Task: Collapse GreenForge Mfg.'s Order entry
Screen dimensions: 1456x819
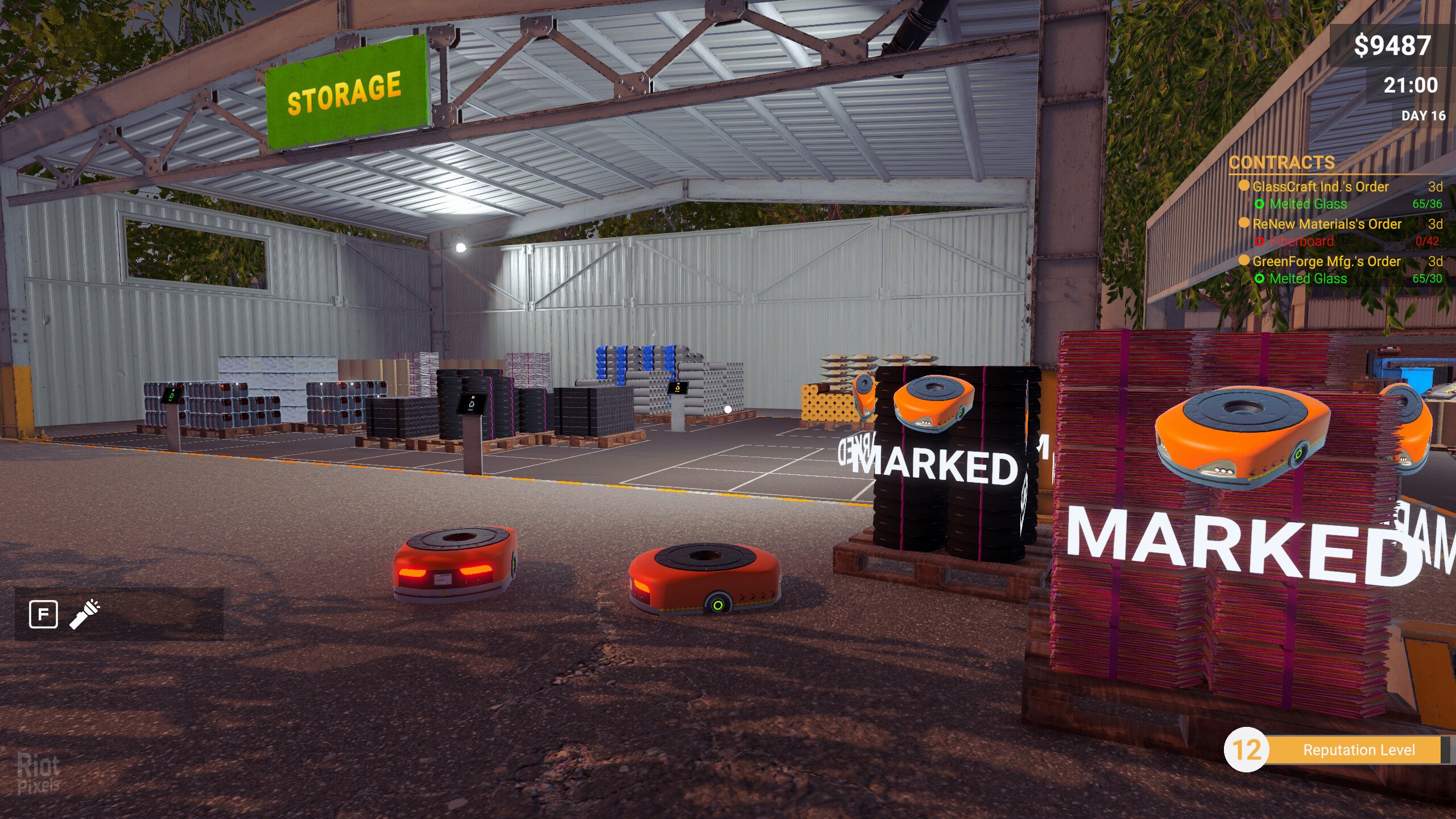Action: tap(1326, 261)
